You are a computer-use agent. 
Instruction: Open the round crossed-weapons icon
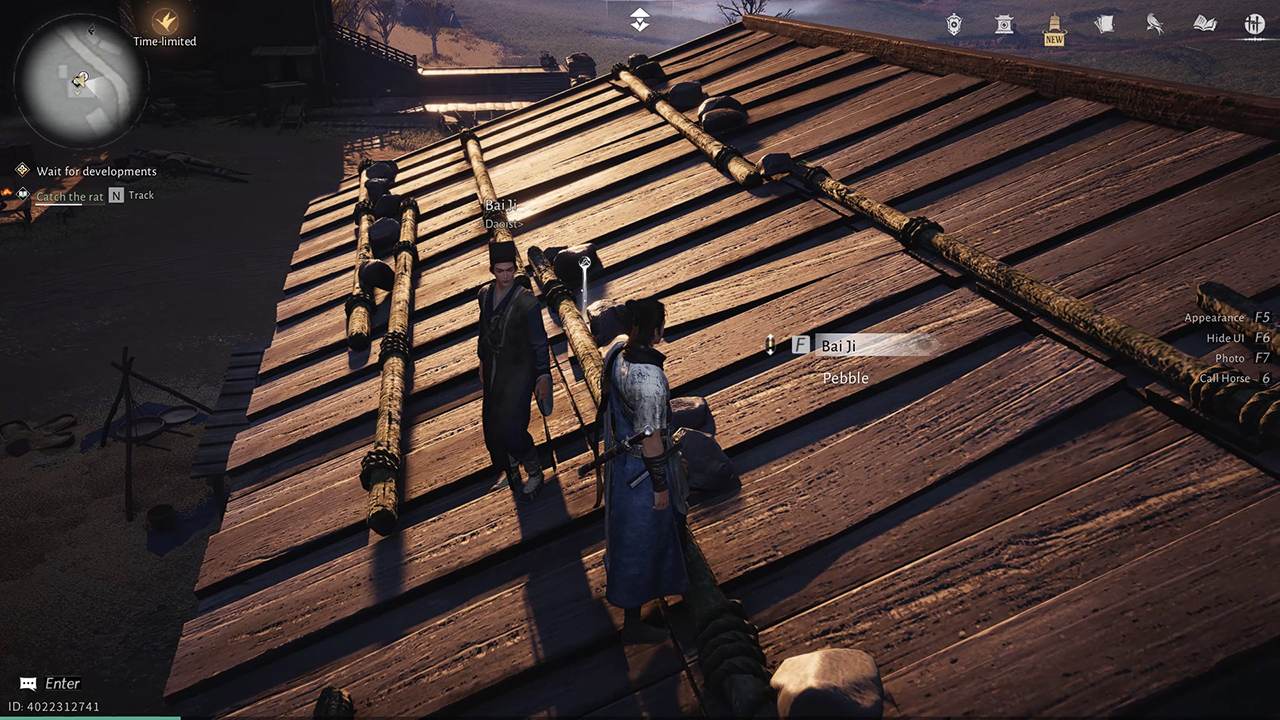(1254, 25)
